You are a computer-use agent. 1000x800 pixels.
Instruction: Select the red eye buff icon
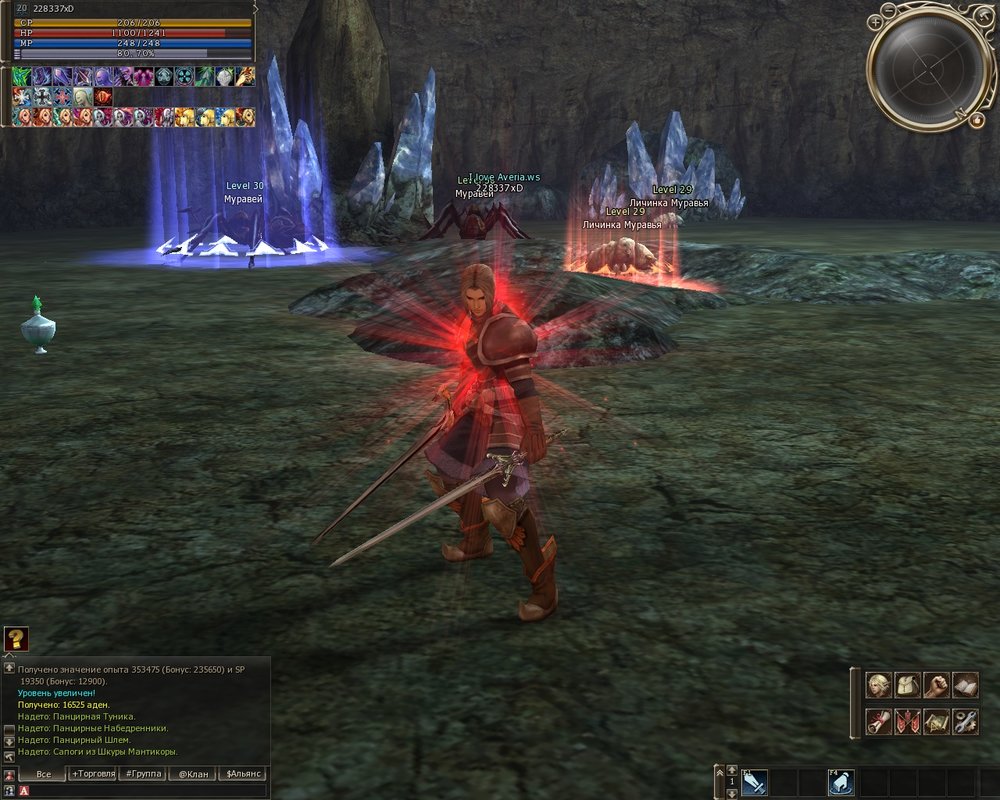coord(103,97)
